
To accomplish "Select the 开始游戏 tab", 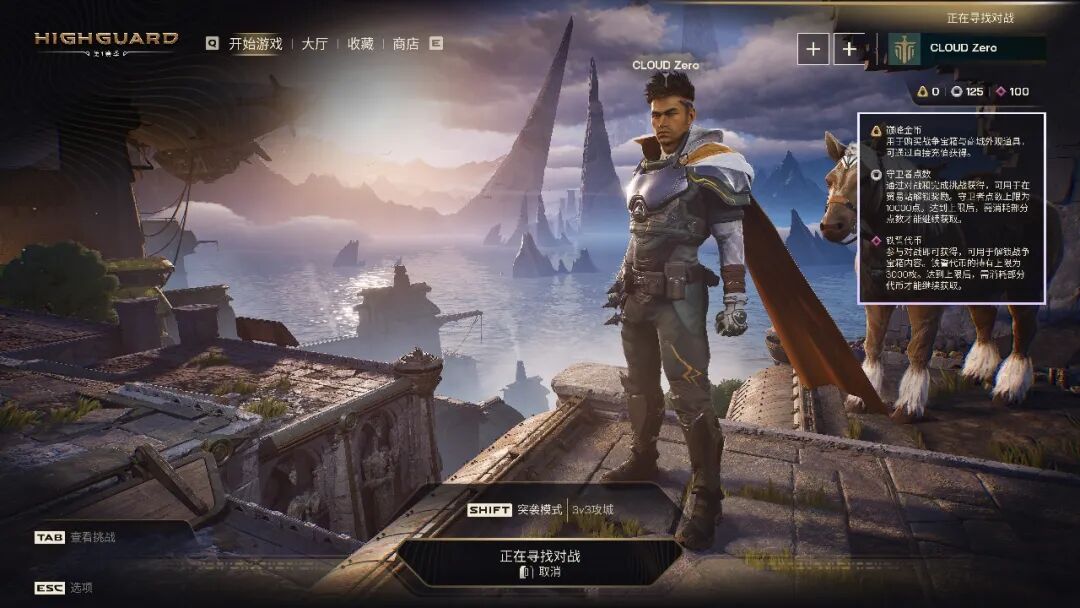I will tap(255, 44).
